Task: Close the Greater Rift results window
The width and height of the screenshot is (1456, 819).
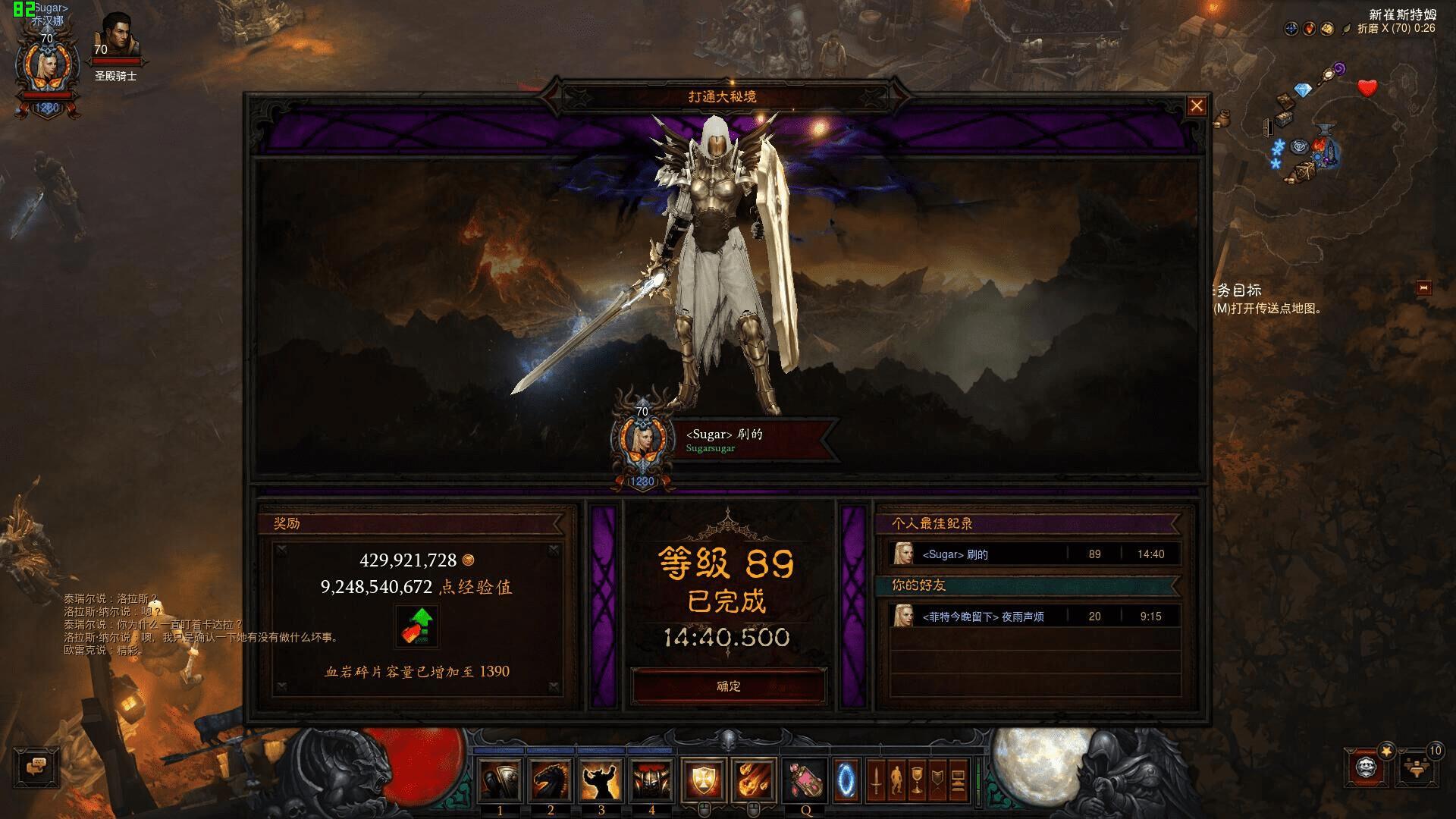Action: coord(1196,106)
